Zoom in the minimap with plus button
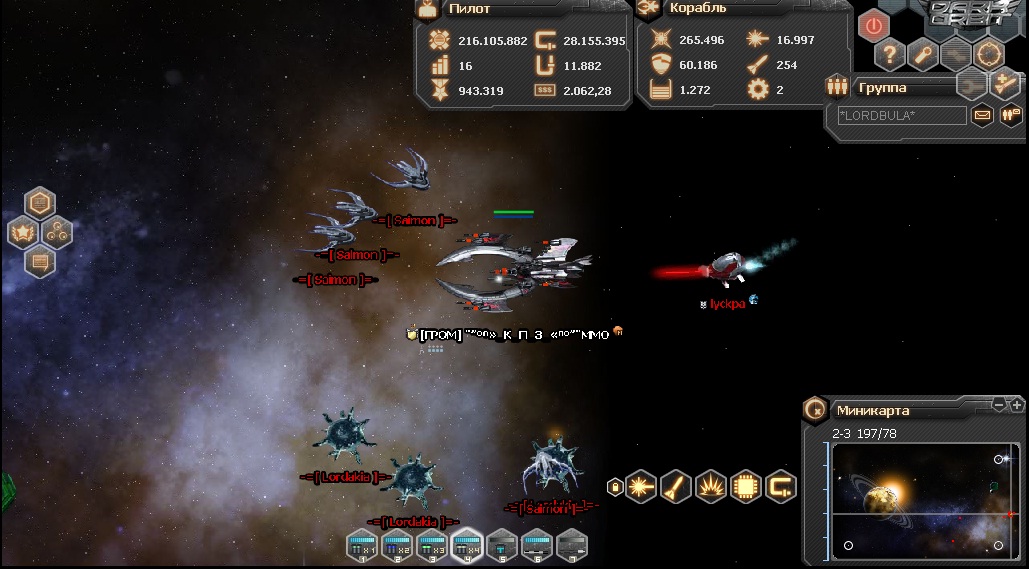1029x569 pixels. click(x=1016, y=405)
